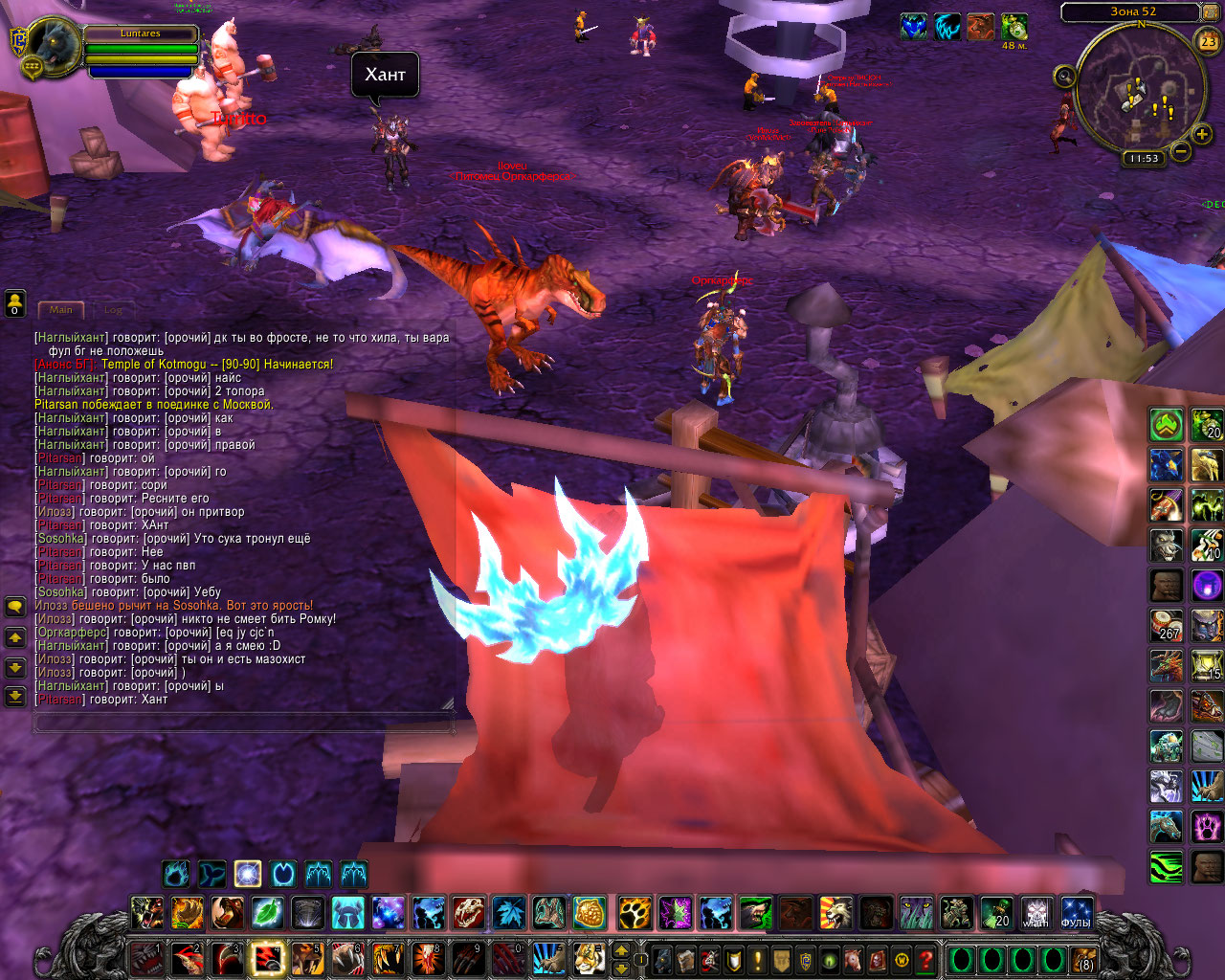This screenshot has height=980, width=1225.
Task: Open the chat menu speech bubble button
Action: click(15, 607)
